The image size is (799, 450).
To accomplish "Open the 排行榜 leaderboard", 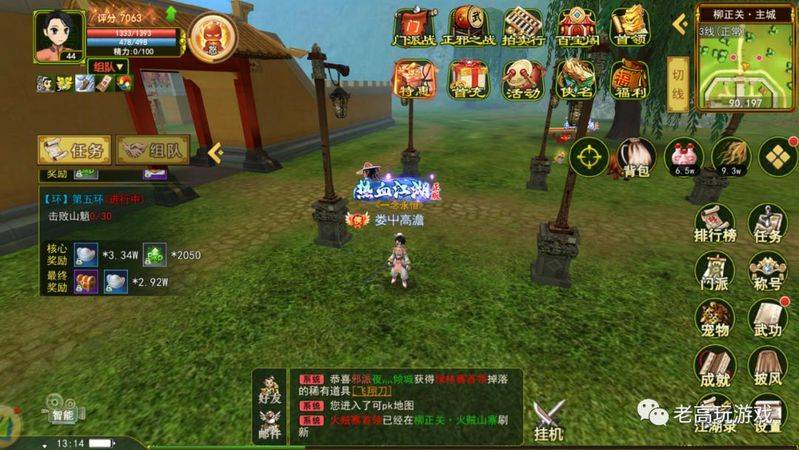I will (715, 224).
